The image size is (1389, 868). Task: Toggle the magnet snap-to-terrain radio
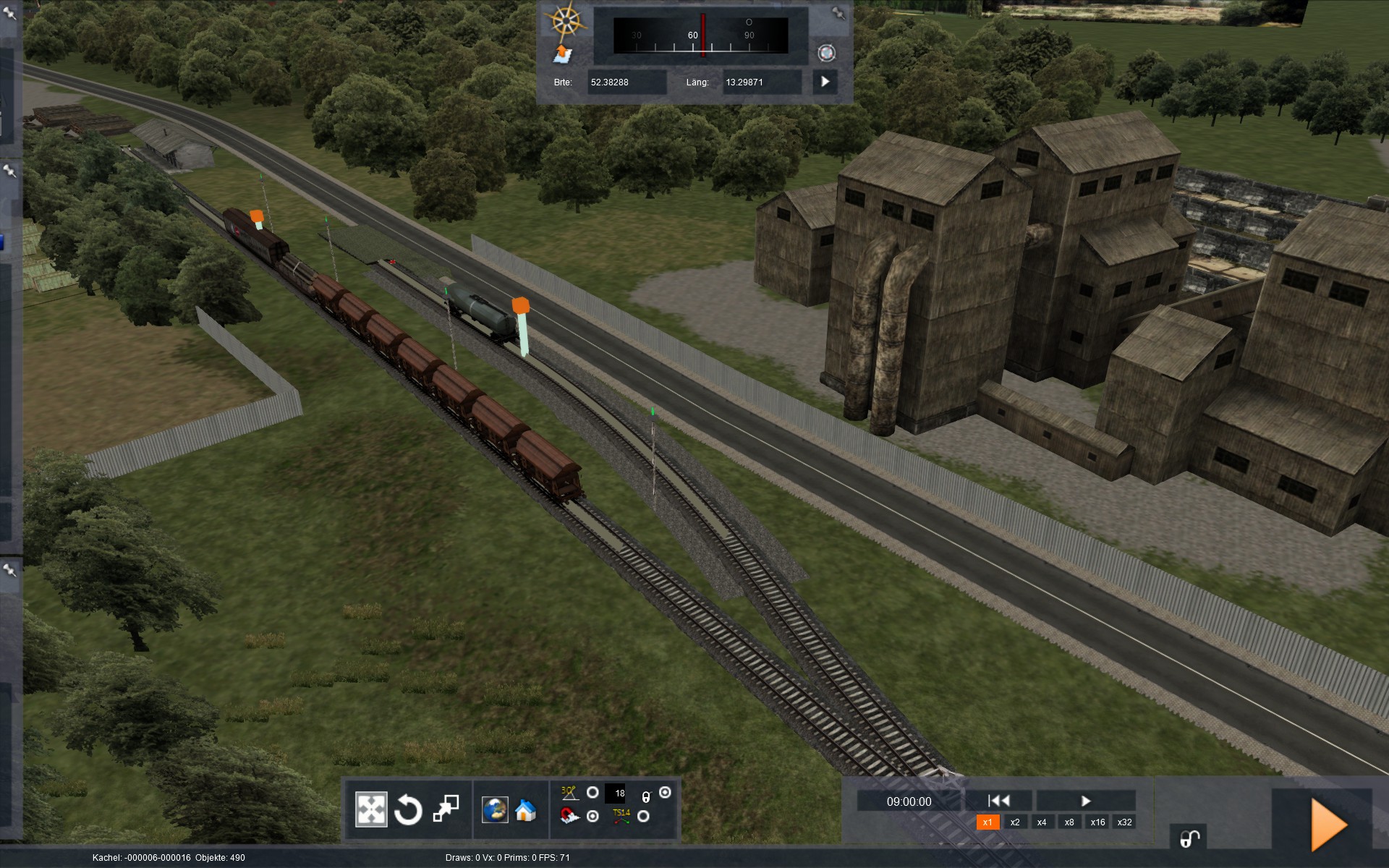coord(592,817)
